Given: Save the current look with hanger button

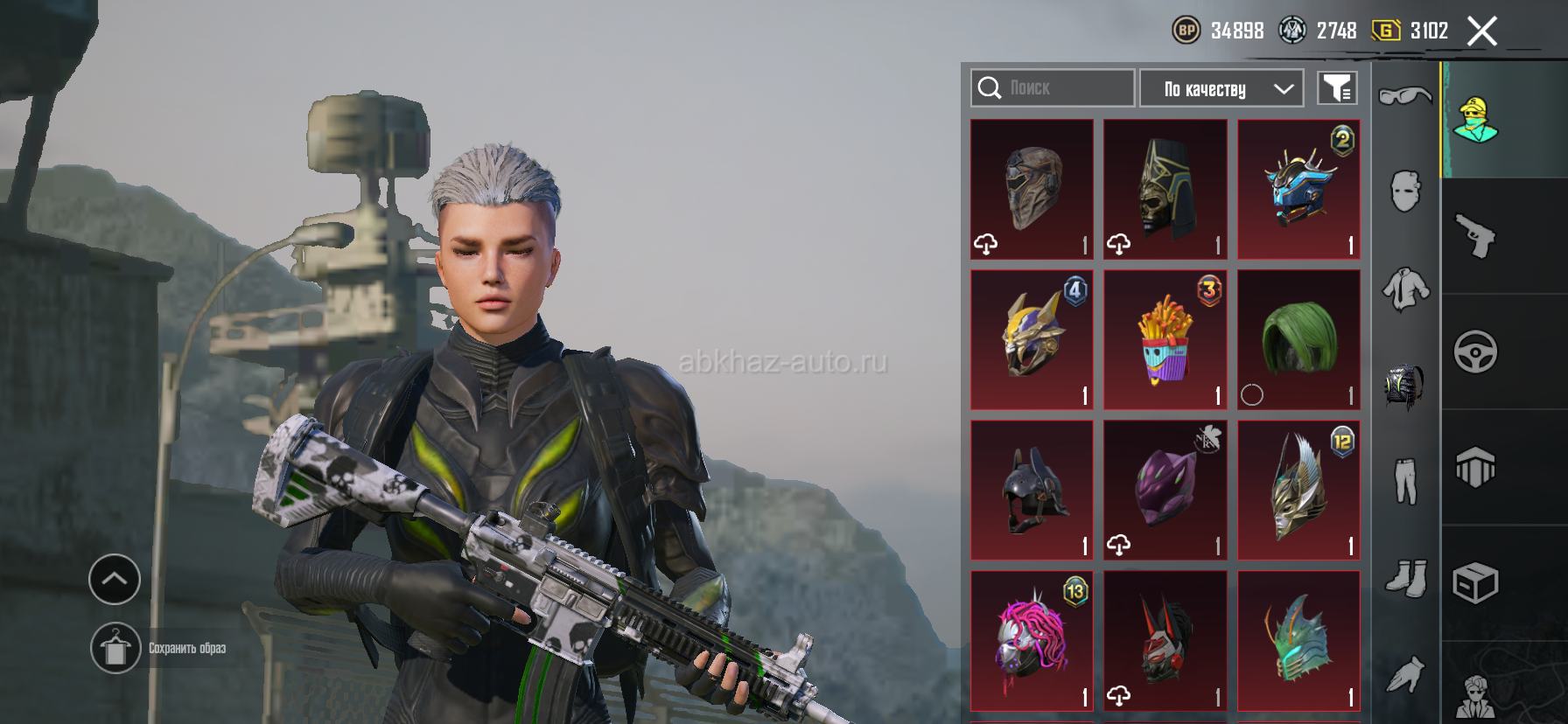Looking at the screenshot, I should (115, 648).
